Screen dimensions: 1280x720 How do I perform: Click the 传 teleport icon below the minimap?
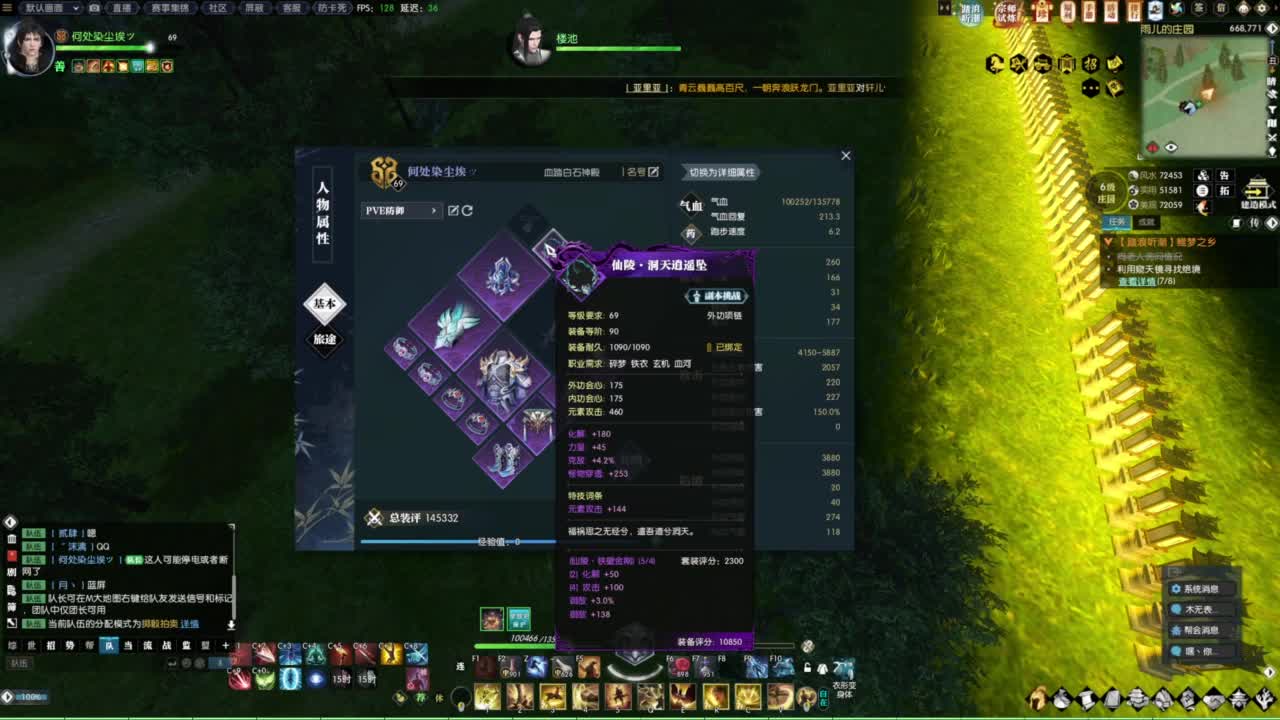[1254, 223]
